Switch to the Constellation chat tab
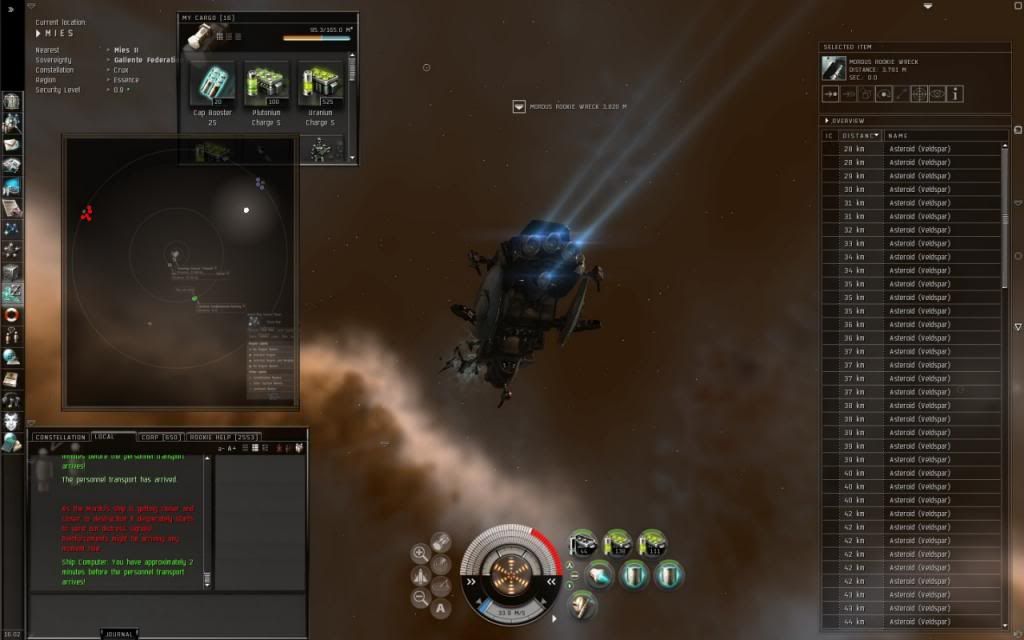 [60, 437]
